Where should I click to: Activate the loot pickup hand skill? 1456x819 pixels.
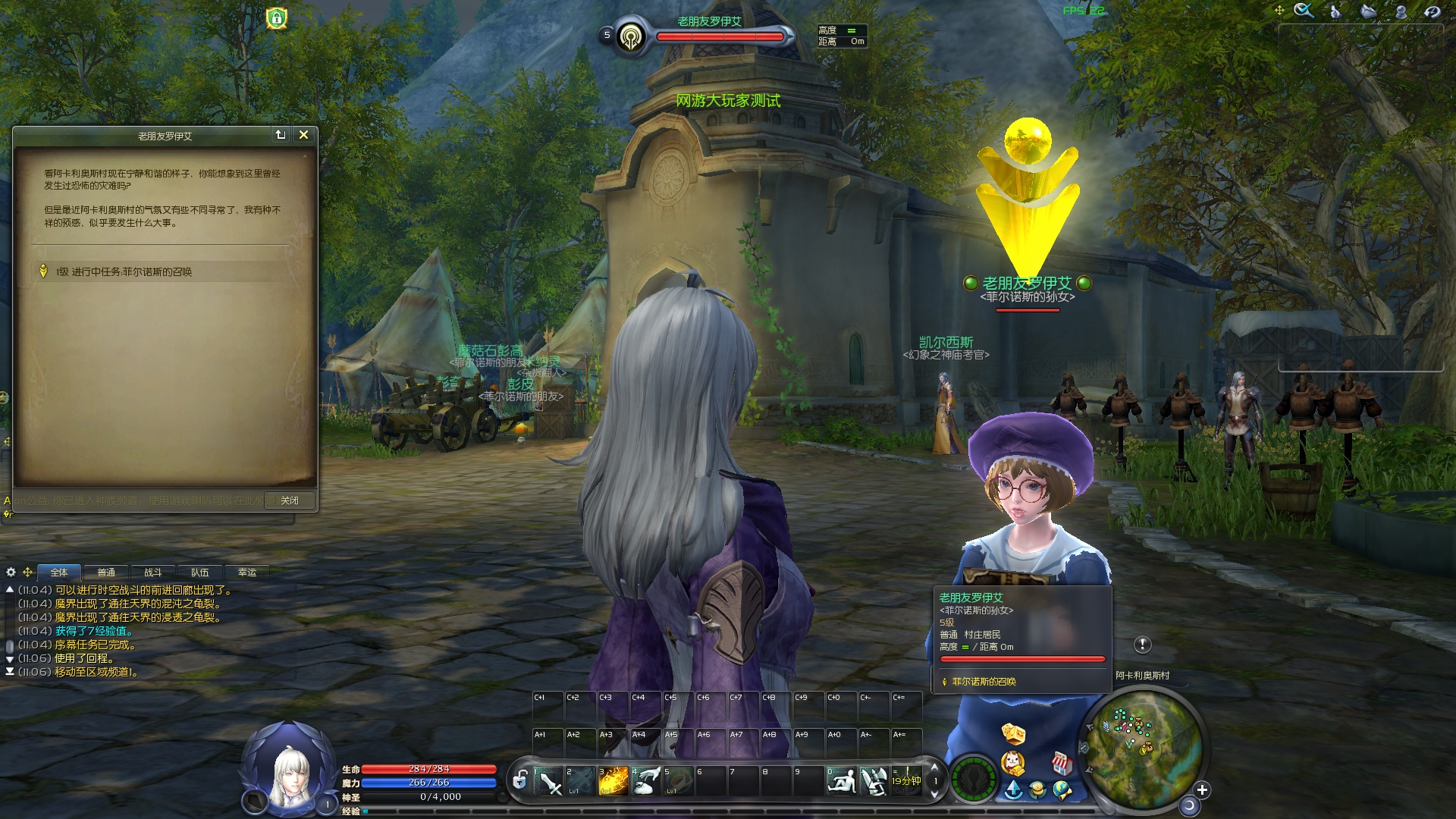(646, 781)
